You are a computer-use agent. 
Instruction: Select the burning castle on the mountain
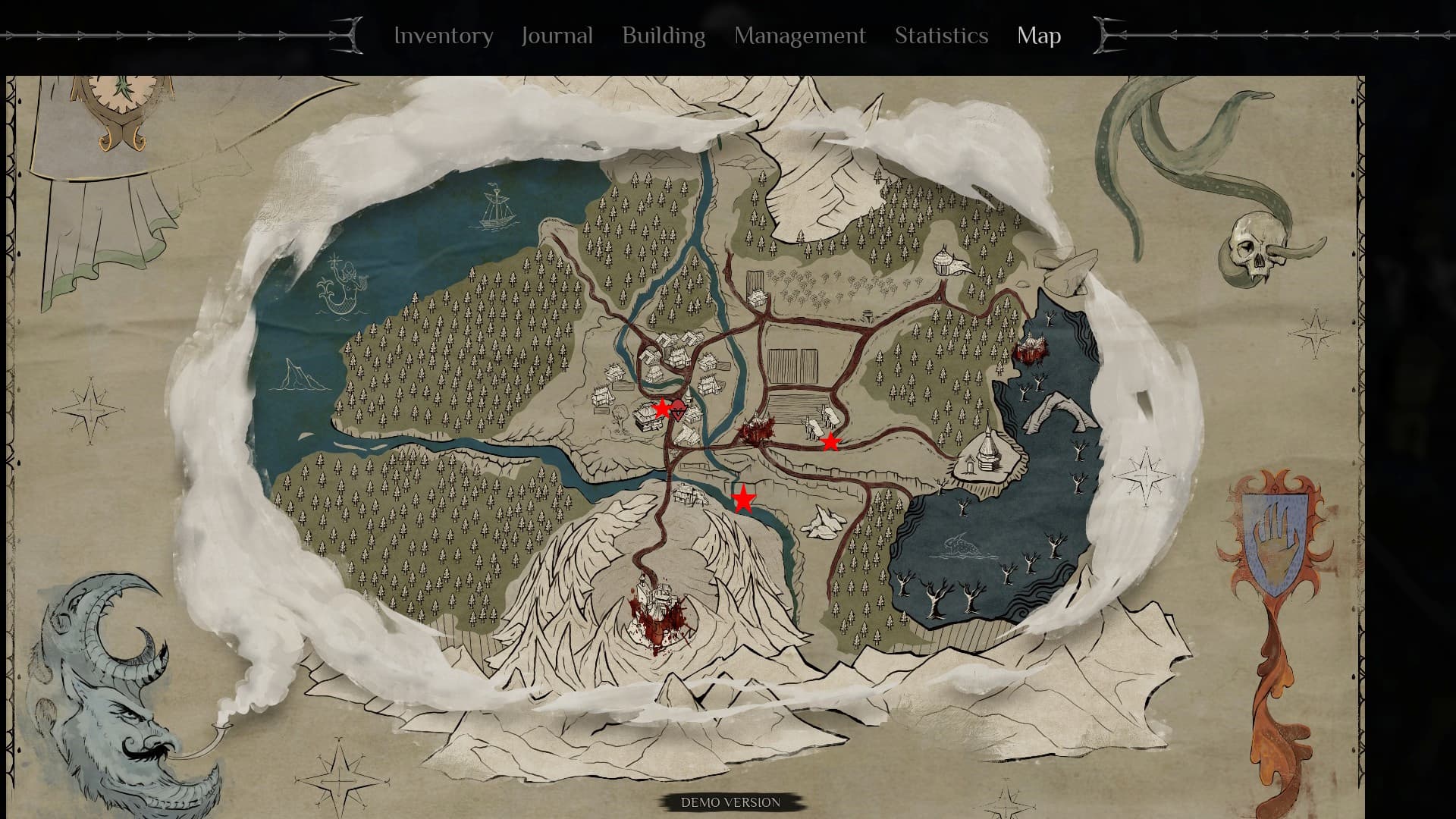pos(657,610)
